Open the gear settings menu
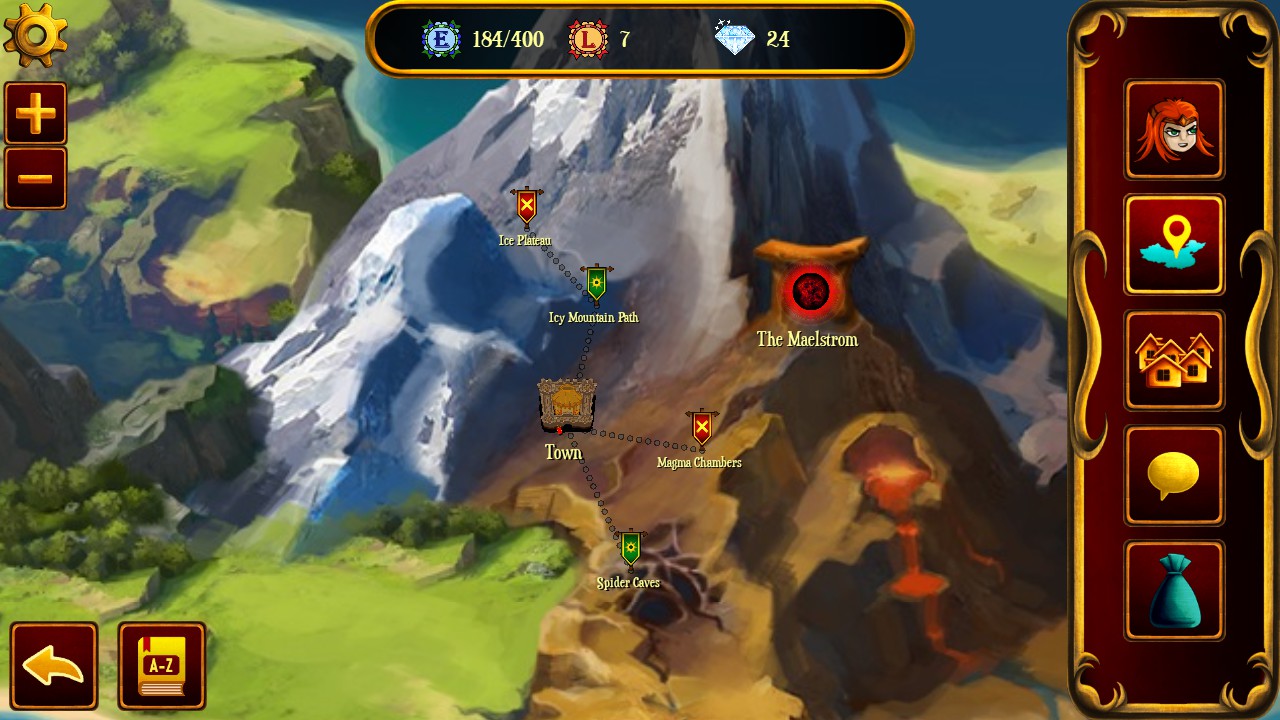The width and height of the screenshot is (1280, 720). pyautogui.click(x=36, y=36)
